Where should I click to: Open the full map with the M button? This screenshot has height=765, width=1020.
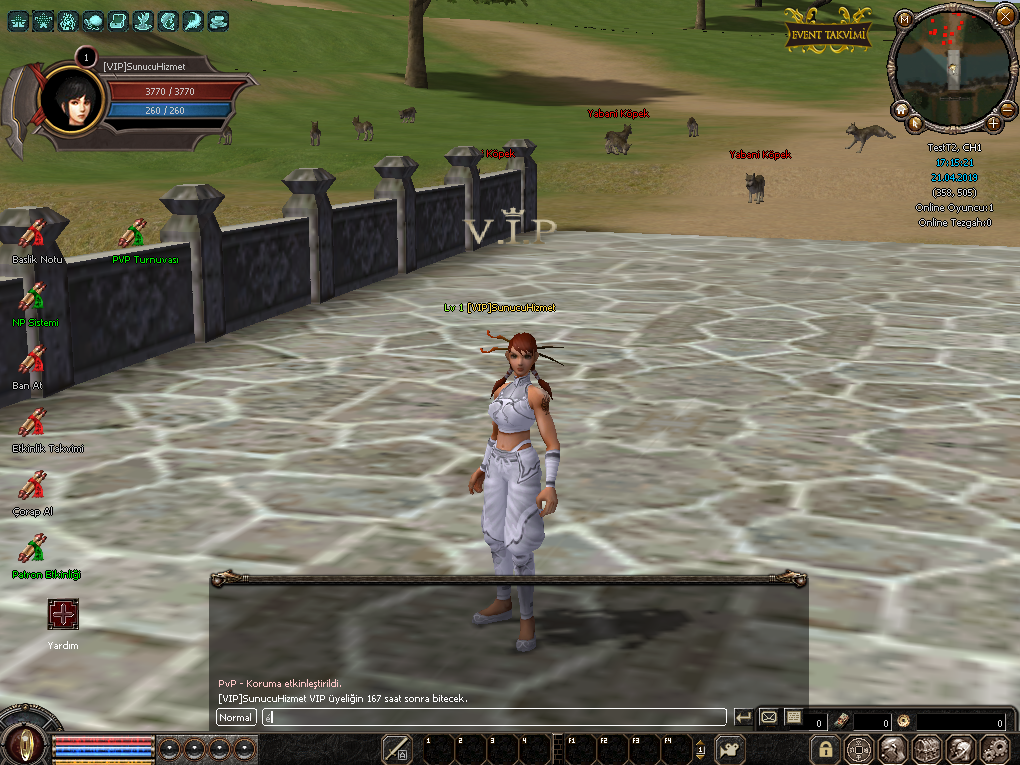tap(903, 19)
